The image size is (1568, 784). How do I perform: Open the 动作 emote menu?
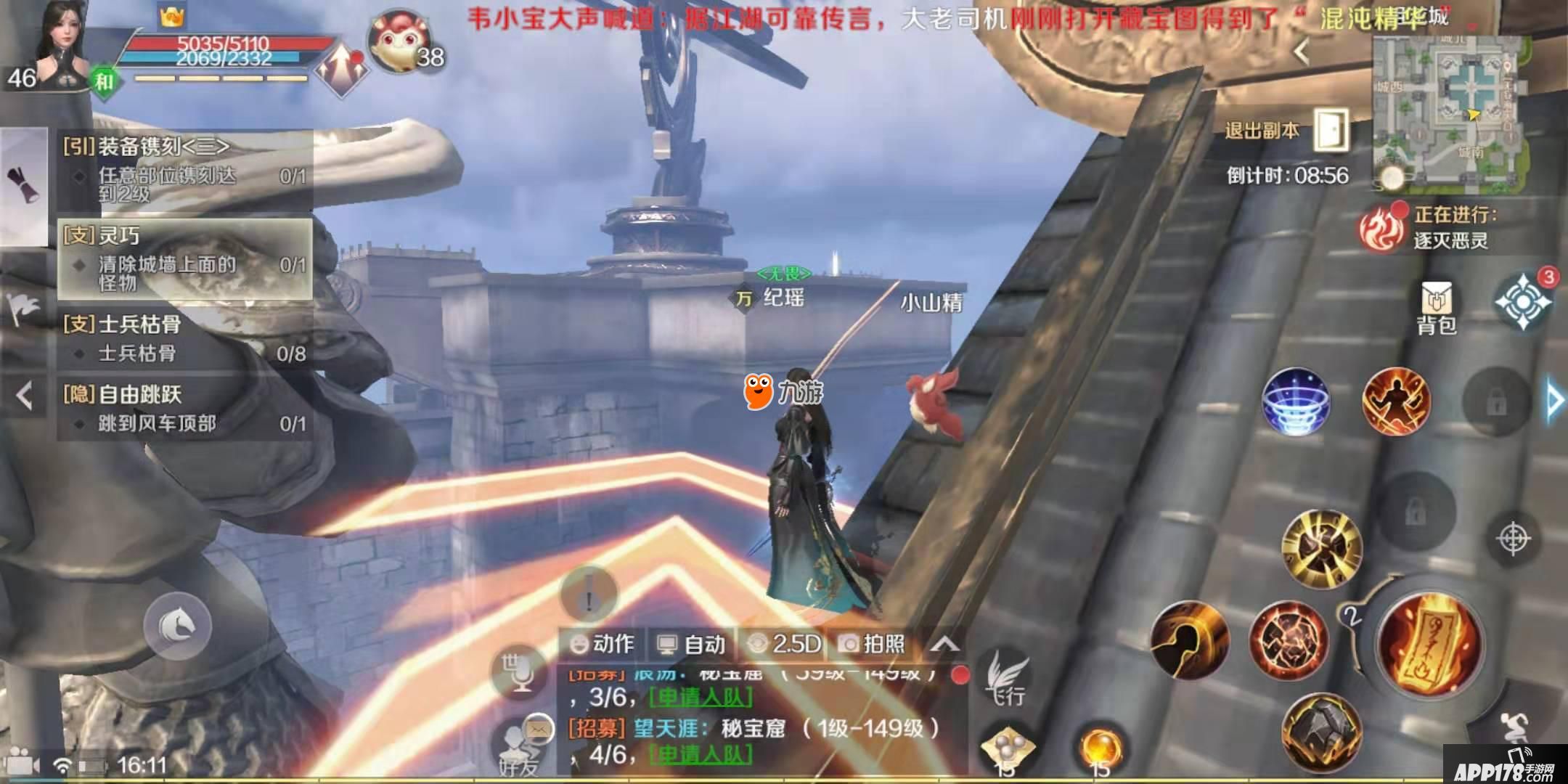click(x=602, y=644)
